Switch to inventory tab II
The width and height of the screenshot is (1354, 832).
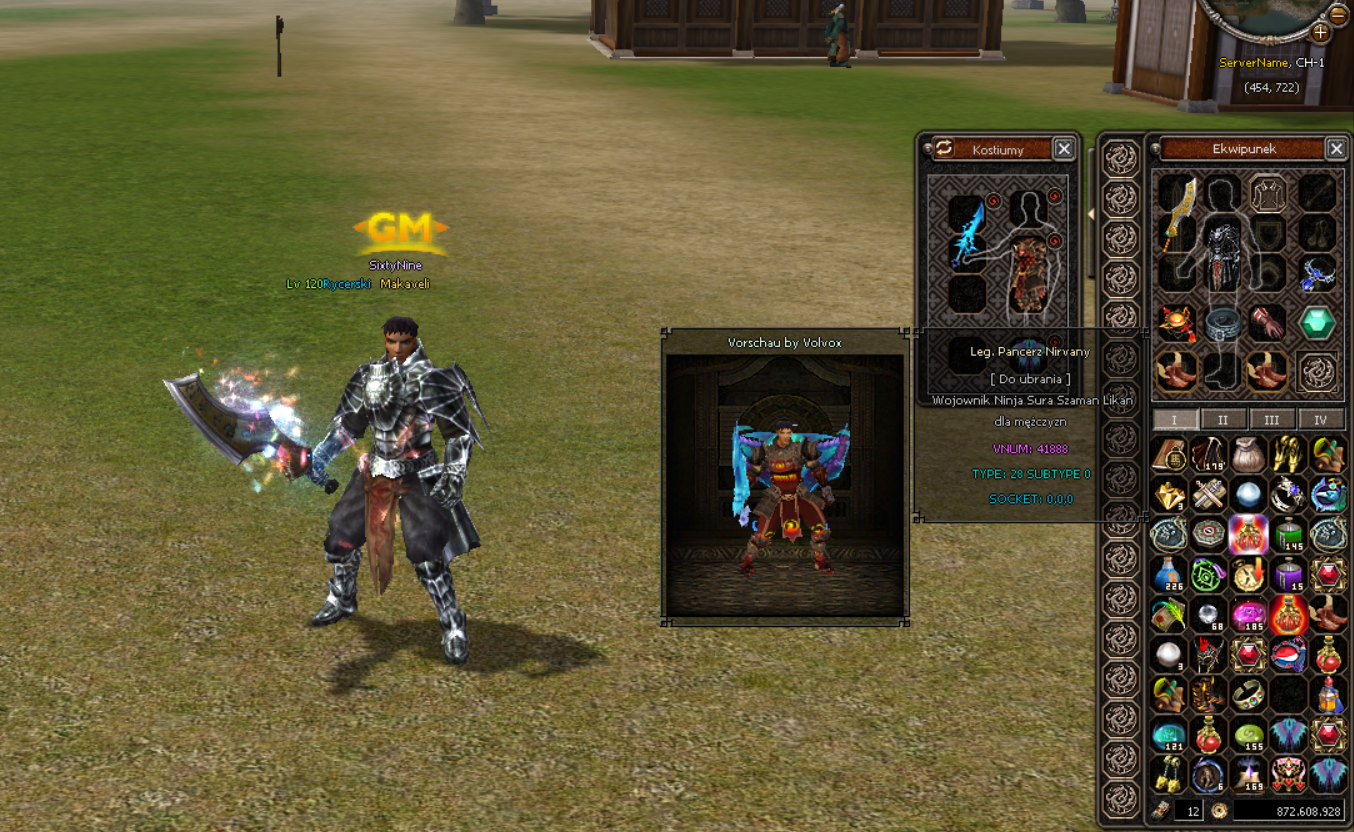tap(1223, 418)
